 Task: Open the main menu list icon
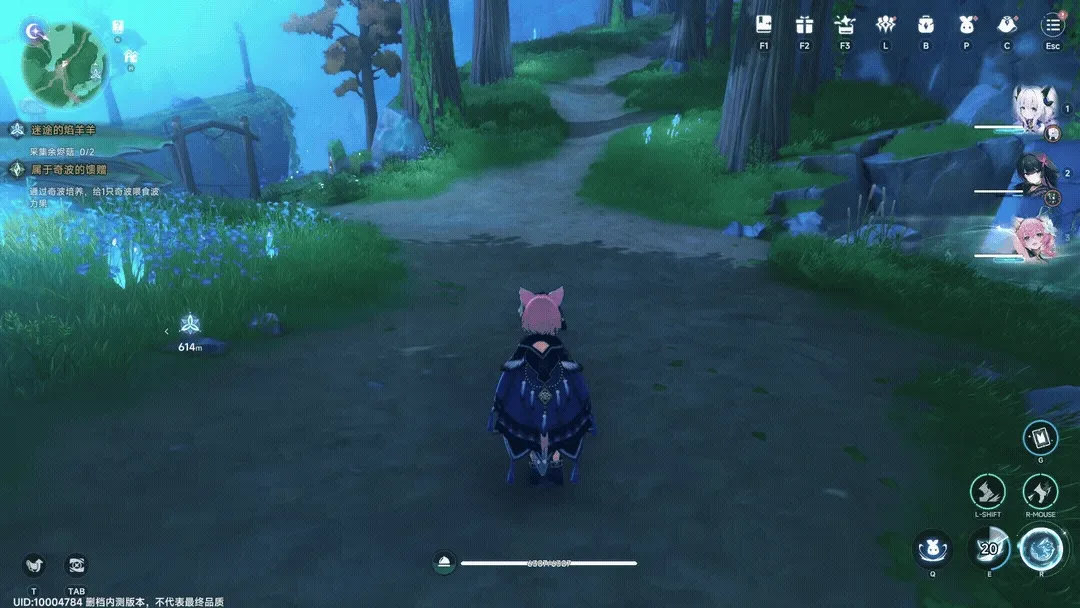coord(1052,25)
